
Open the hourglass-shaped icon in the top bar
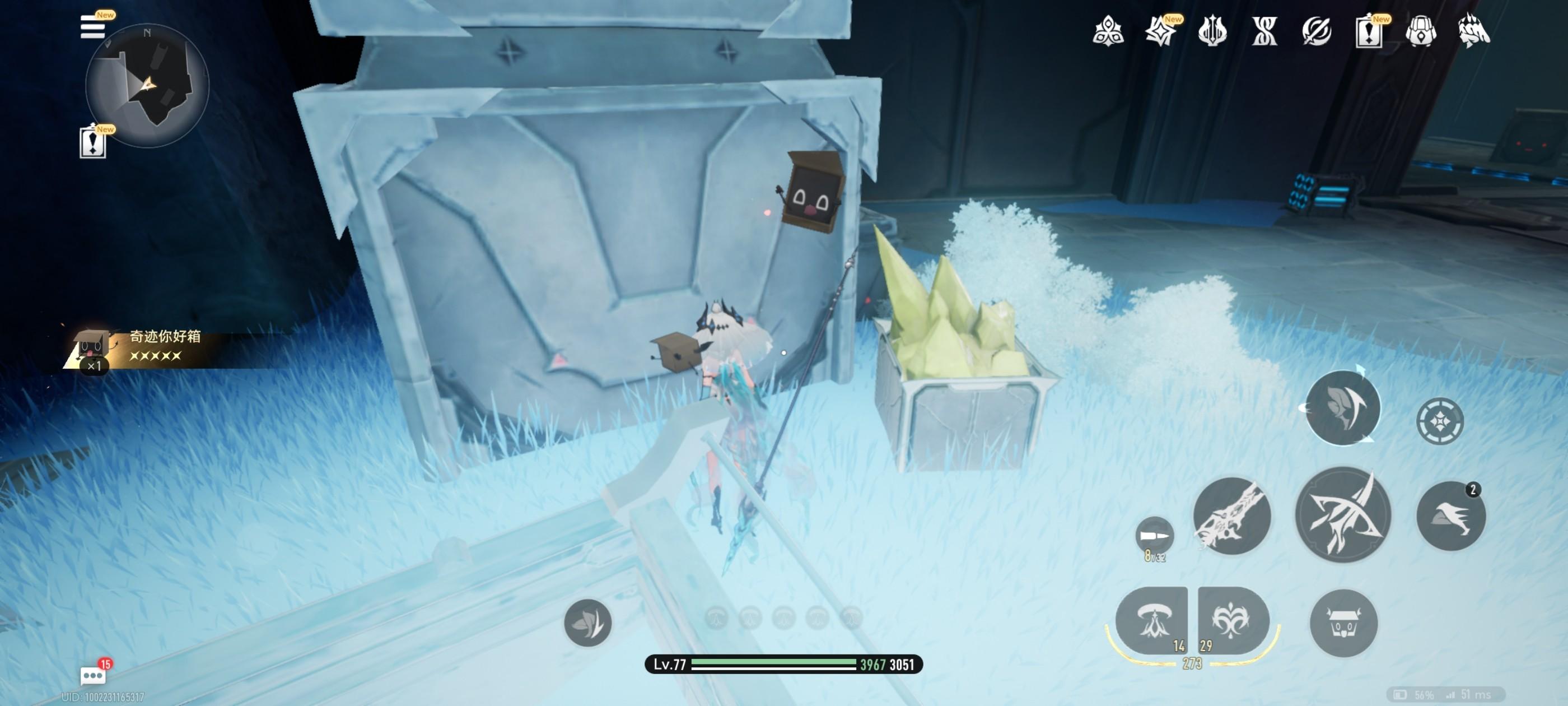coord(1264,32)
